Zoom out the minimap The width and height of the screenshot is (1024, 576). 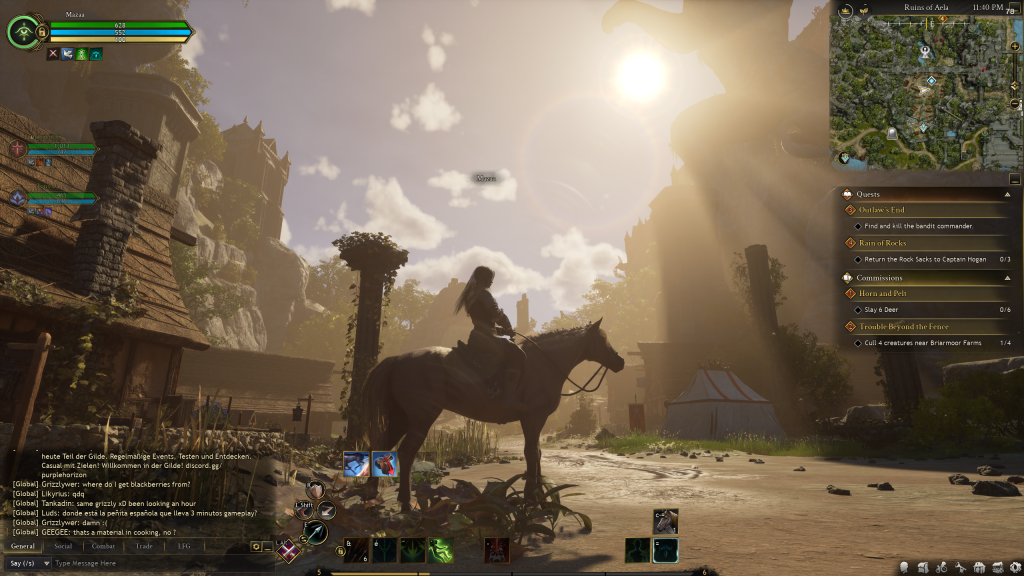[x=1015, y=104]
